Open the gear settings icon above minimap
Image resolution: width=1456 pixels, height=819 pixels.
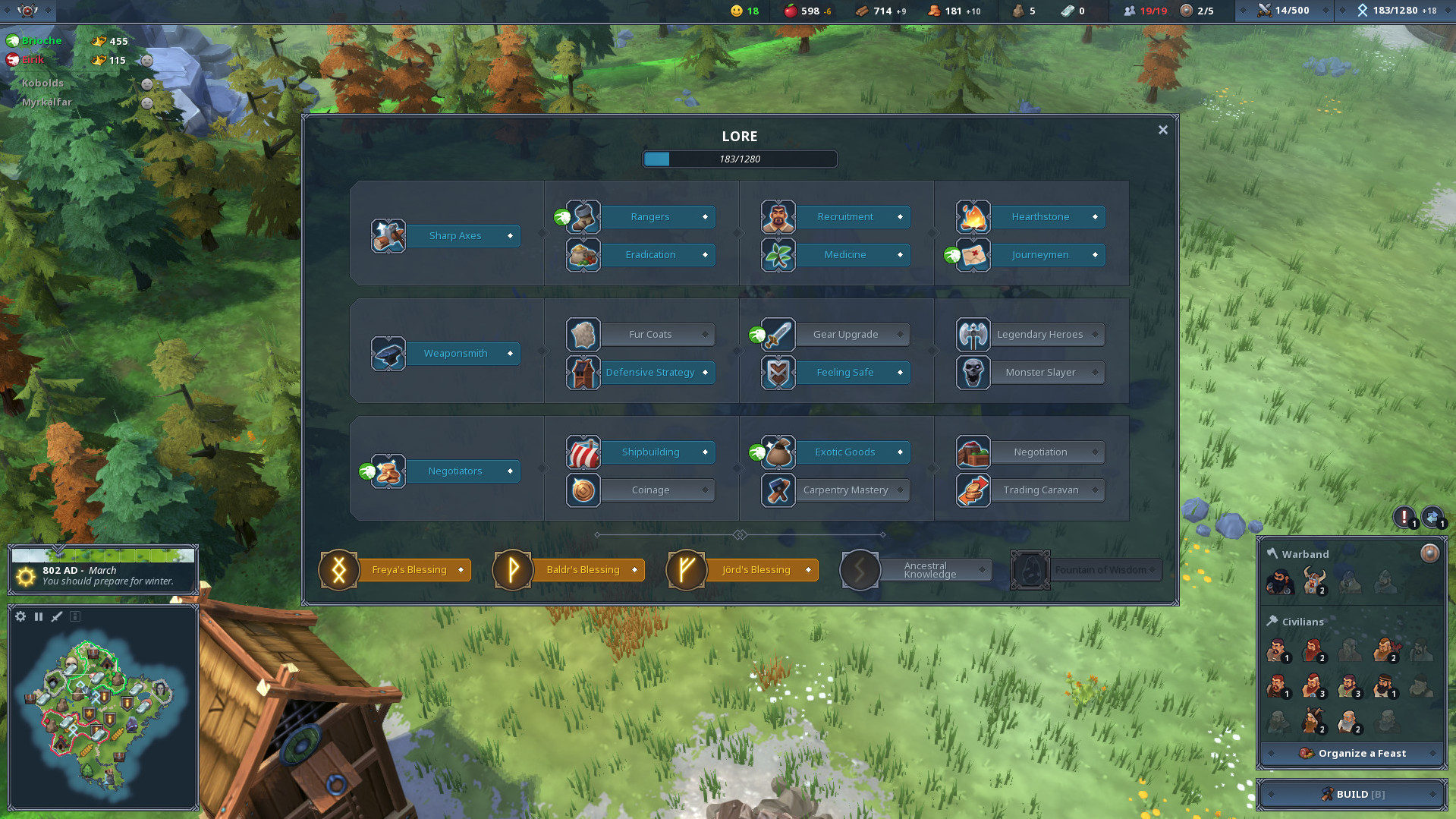pyautogui.click(x=20, y=616)
